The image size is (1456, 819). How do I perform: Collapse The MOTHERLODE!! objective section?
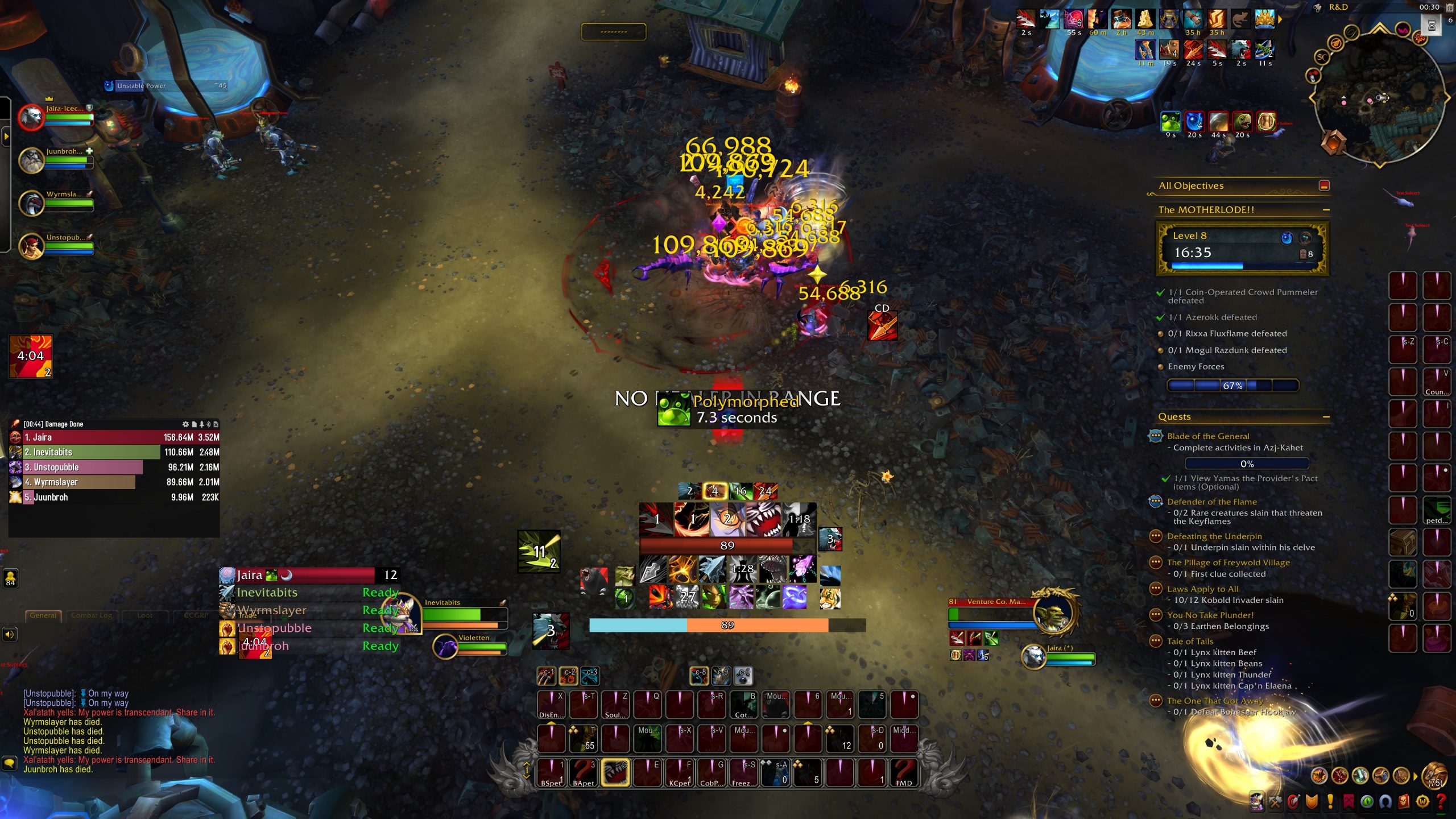pyautogui.click(x=1327, y=209)
